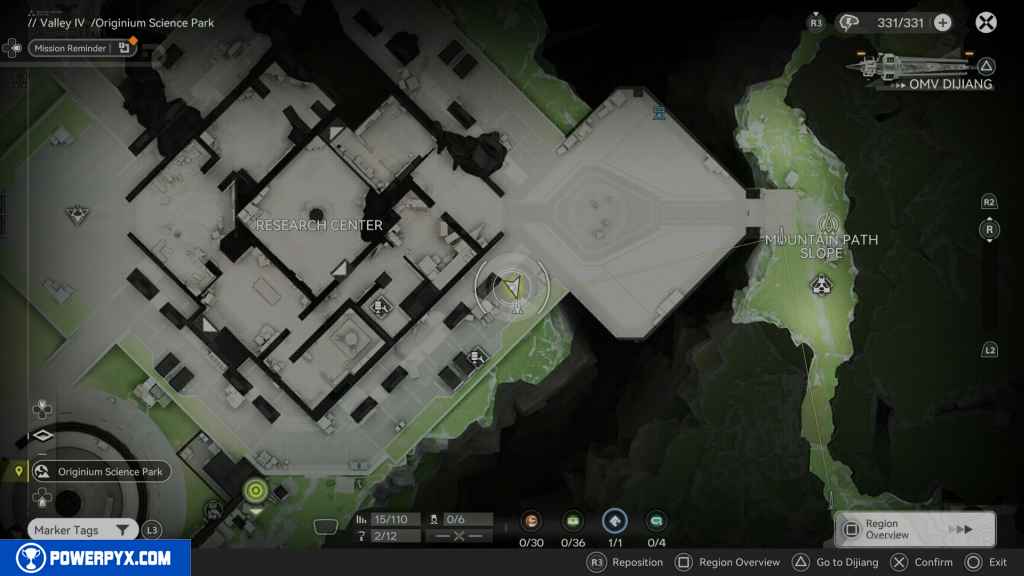Select the Mountain Path Slope map marker
The width and height of the screenshot is (1024, 576).
[x=826, y=223]
